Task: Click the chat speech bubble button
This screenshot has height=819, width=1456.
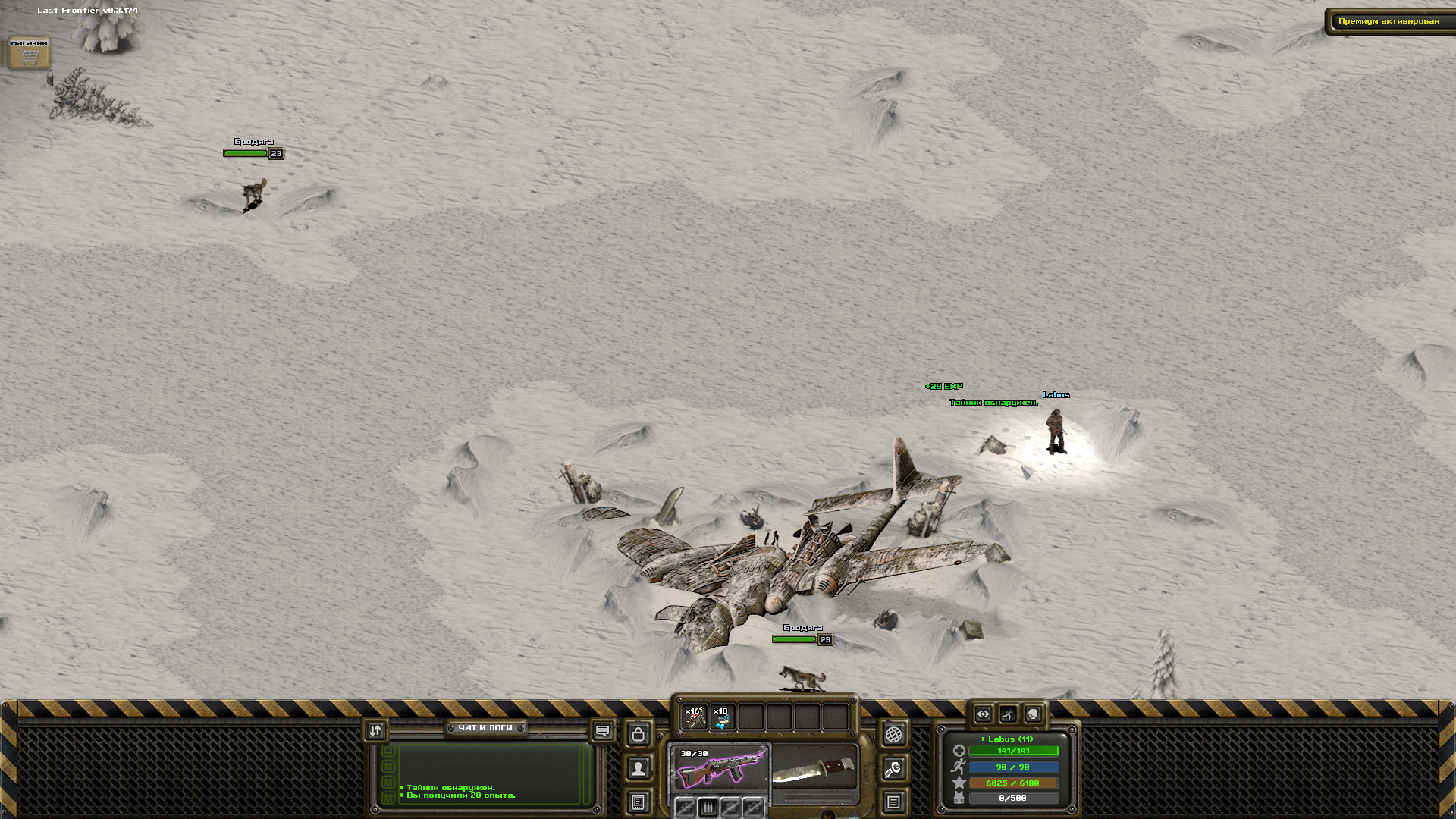Action: pyautogui.click(x=603, y=731)
